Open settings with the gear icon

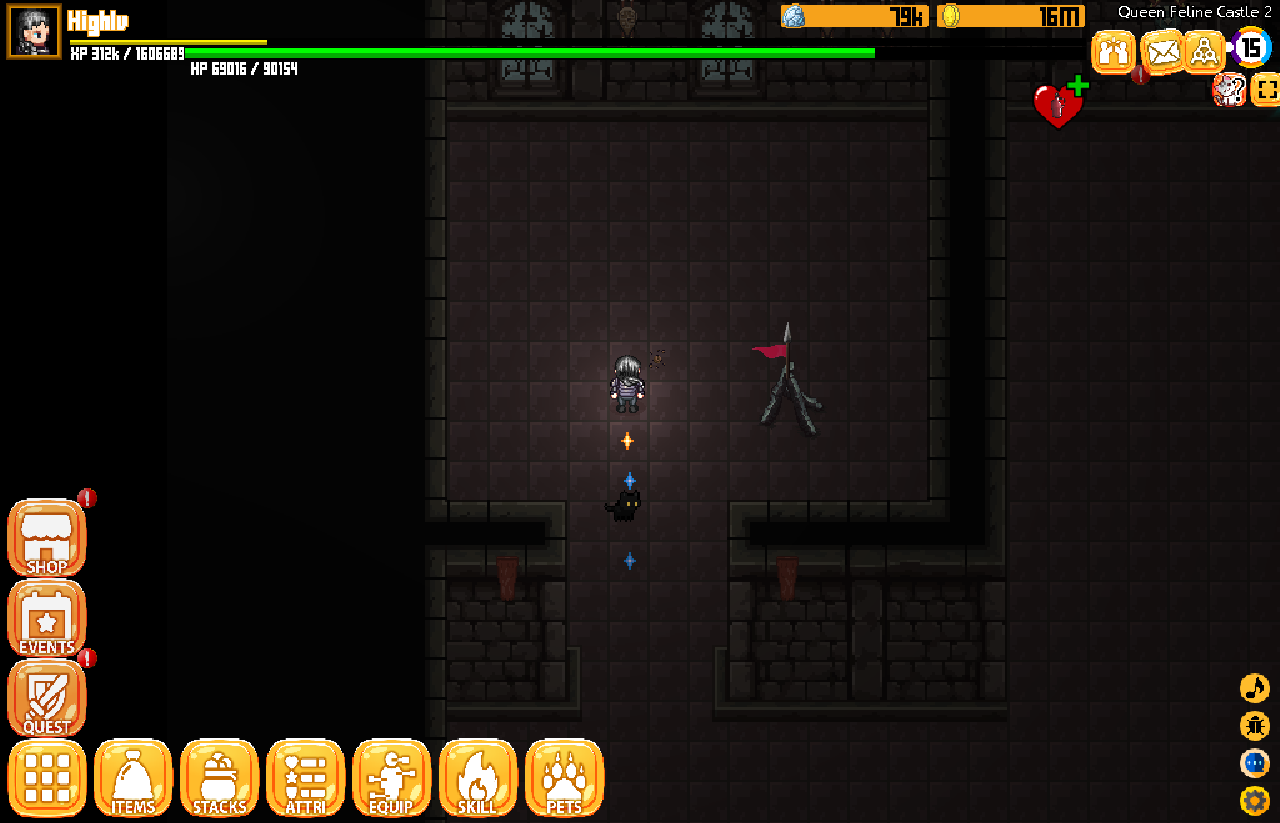coord(1254,800)
